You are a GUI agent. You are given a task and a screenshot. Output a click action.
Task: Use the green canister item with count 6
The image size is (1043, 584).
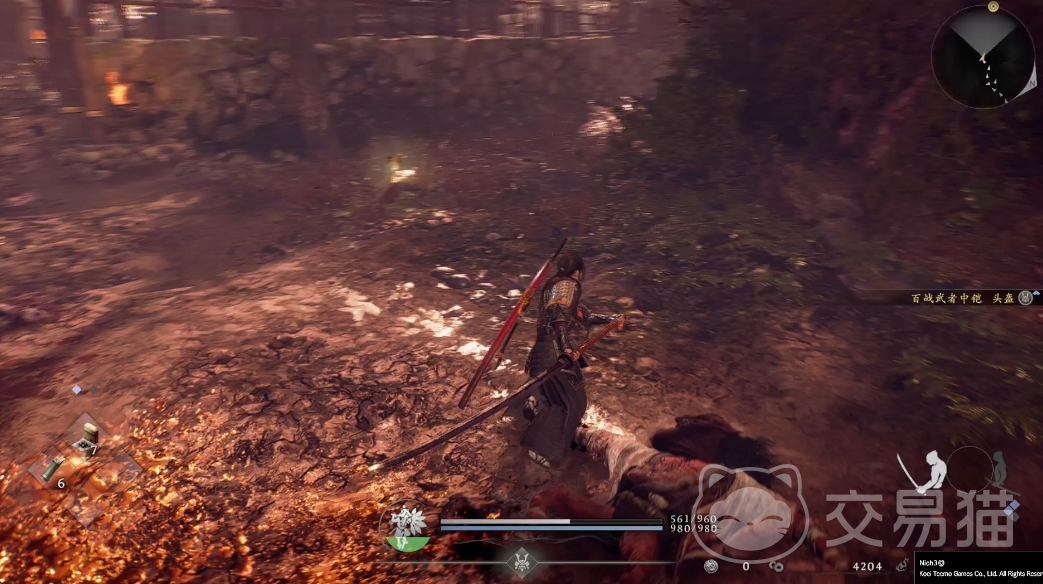(x=50, y=468)
